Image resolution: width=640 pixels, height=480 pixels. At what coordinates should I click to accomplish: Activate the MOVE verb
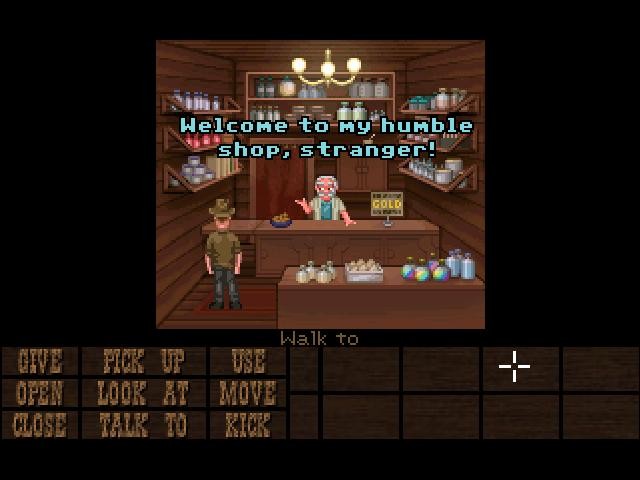coord(247,393)
